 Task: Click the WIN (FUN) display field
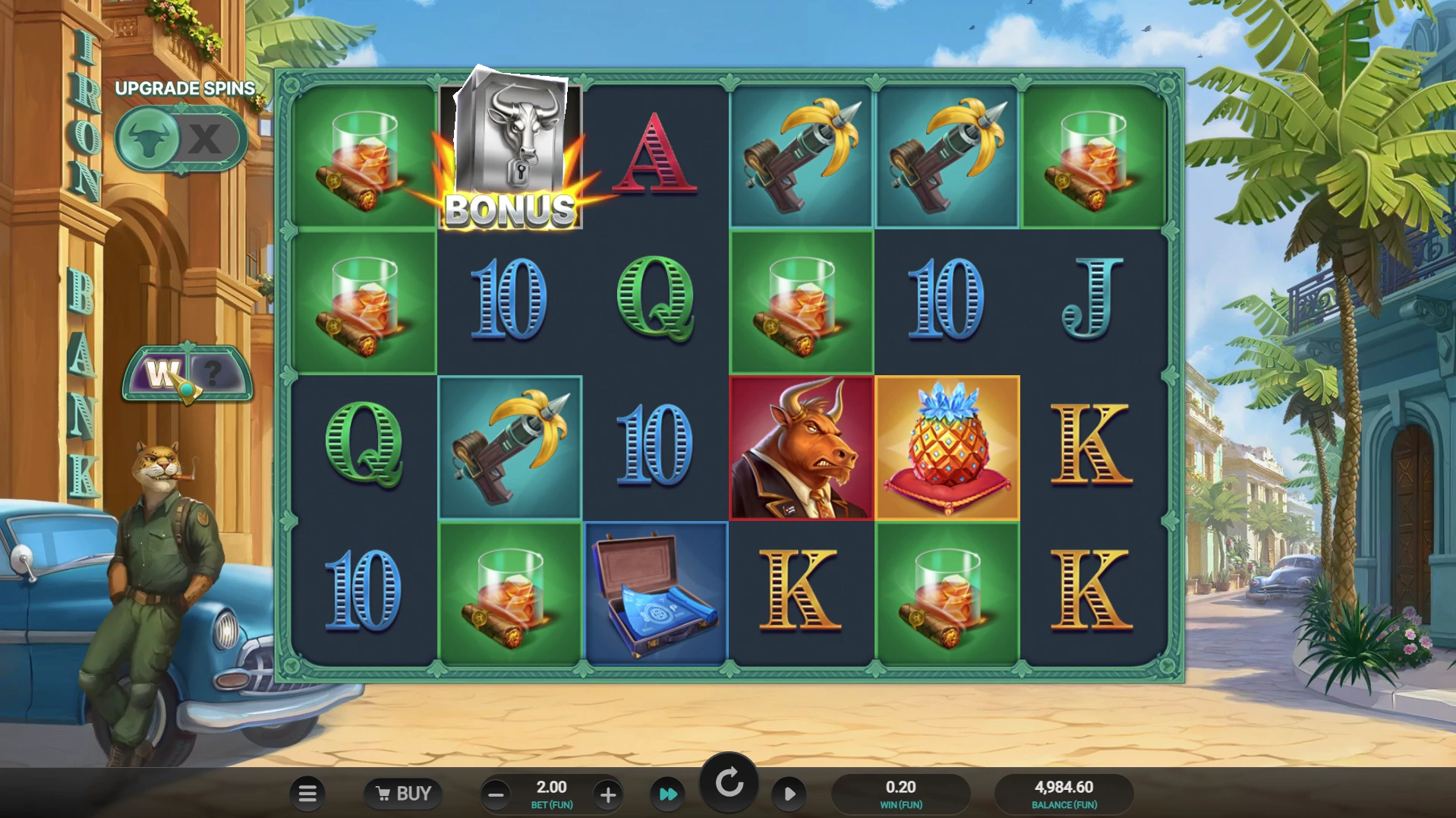(900, 794)
